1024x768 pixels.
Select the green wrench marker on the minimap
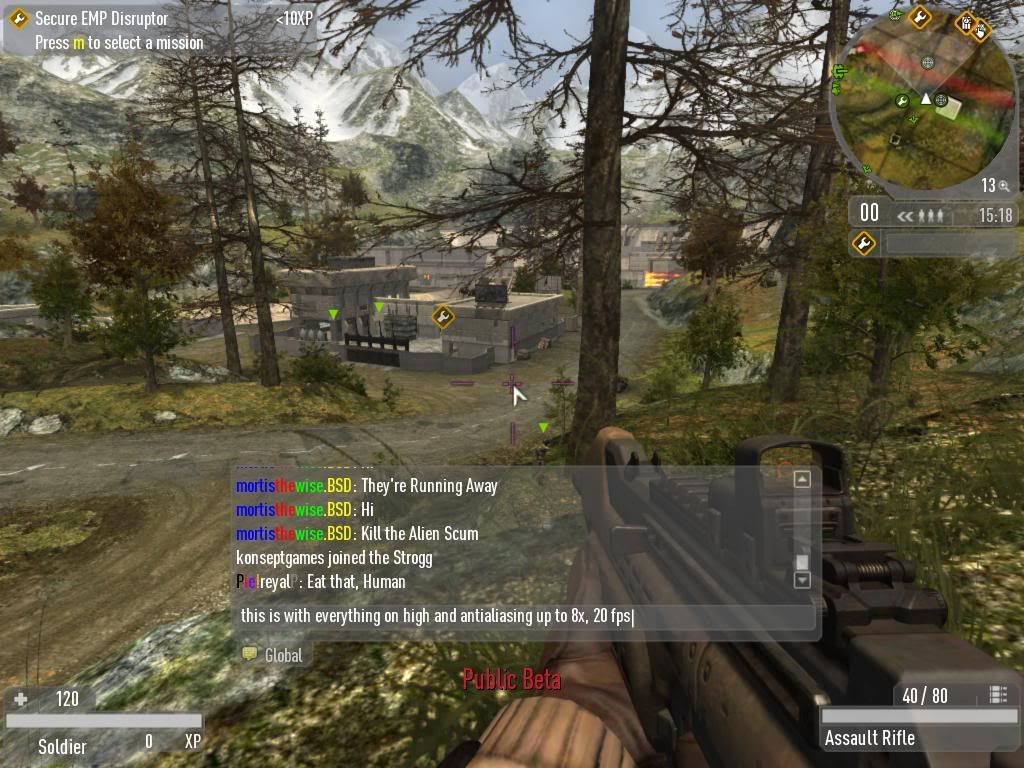click(902, 100)
